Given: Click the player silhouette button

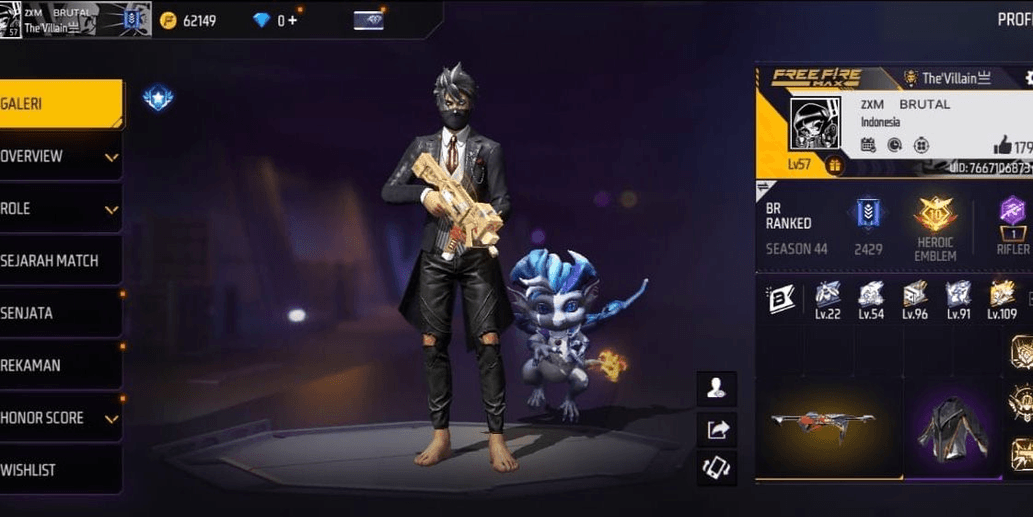Looking at the screenshot, I should pyautogui.click(x=716, y=388).
